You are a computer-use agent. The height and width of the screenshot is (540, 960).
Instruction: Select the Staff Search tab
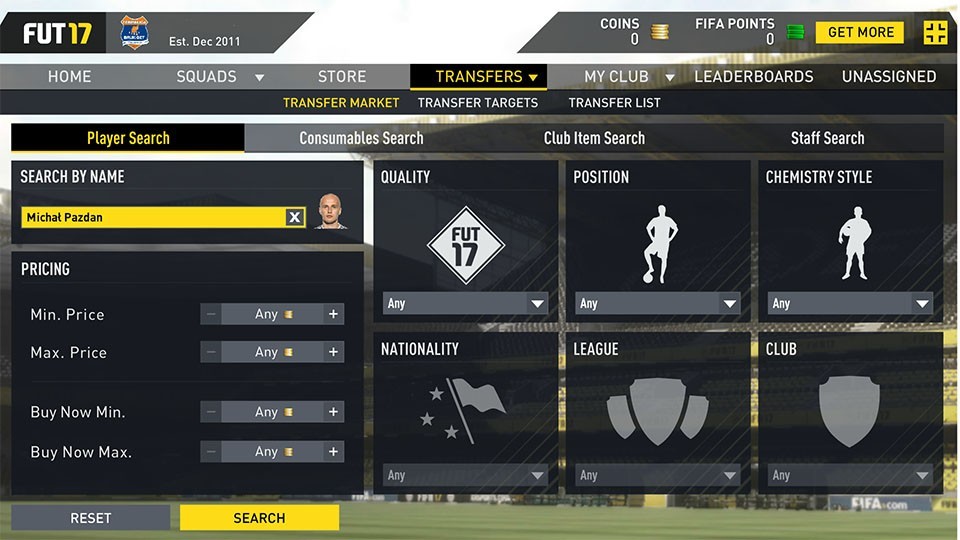[x=827, y=138]
